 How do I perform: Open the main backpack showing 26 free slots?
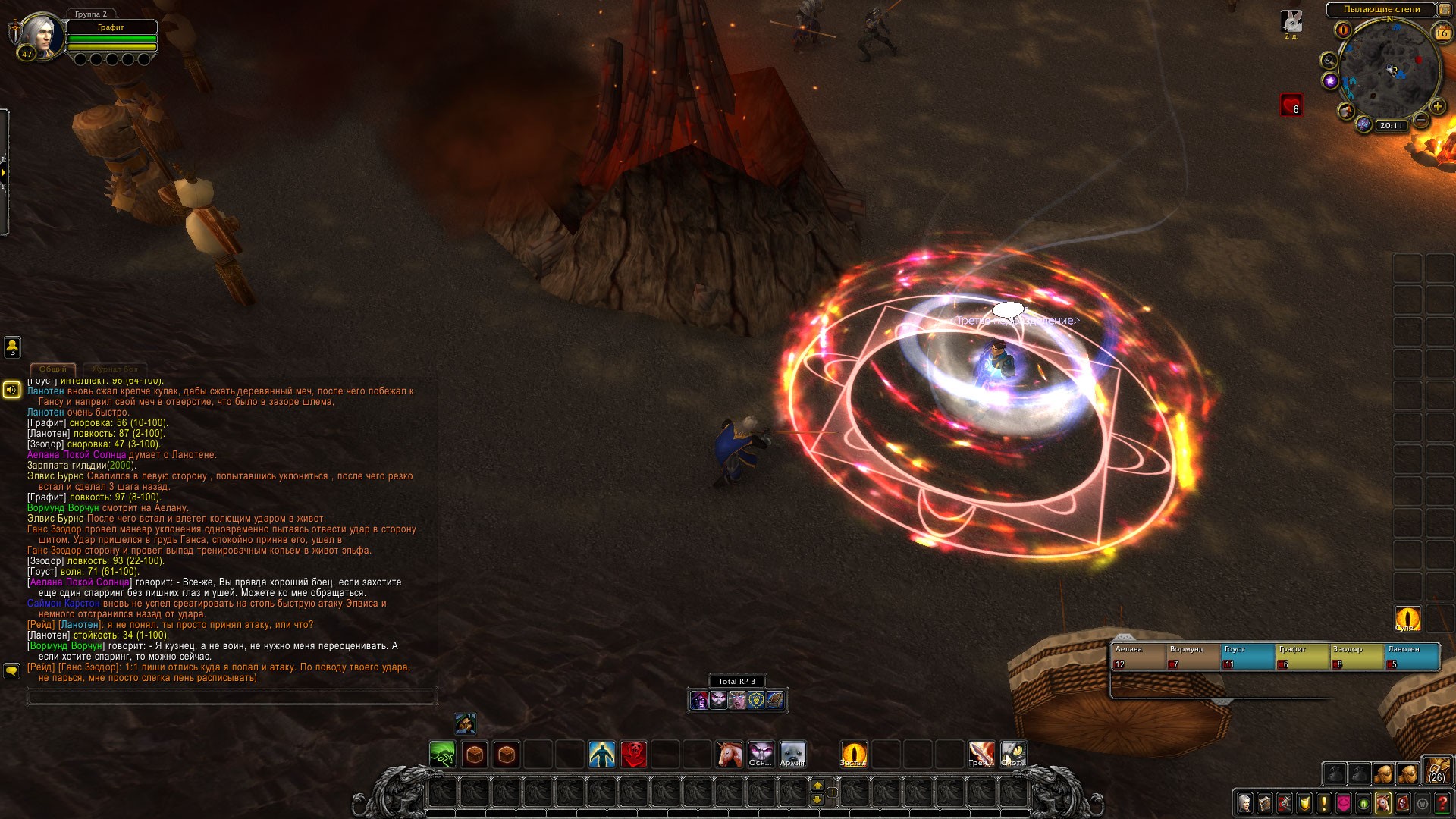point(1436,770)
